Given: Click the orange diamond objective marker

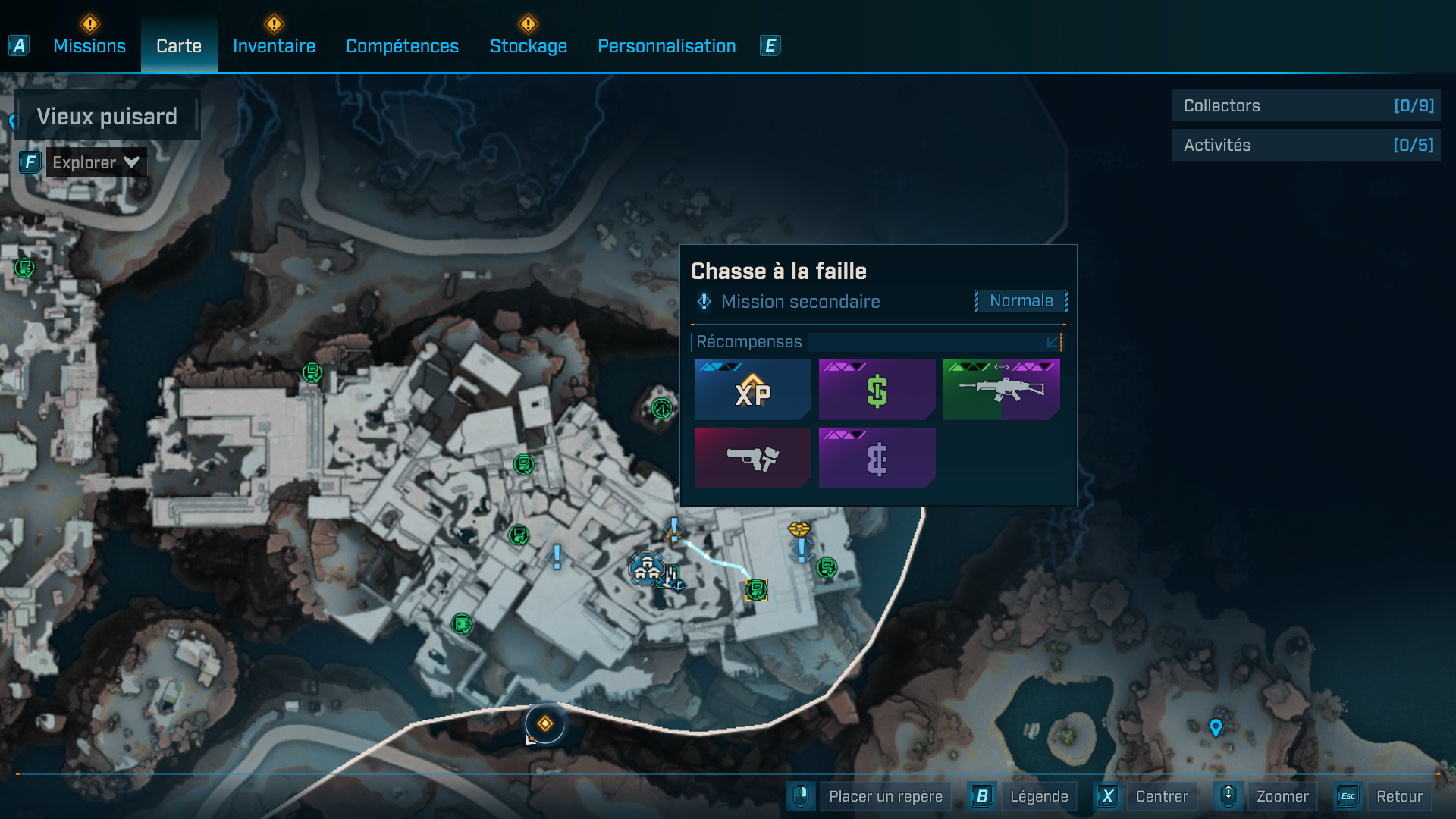Looking at the screenshot, I should click(545, 724).
